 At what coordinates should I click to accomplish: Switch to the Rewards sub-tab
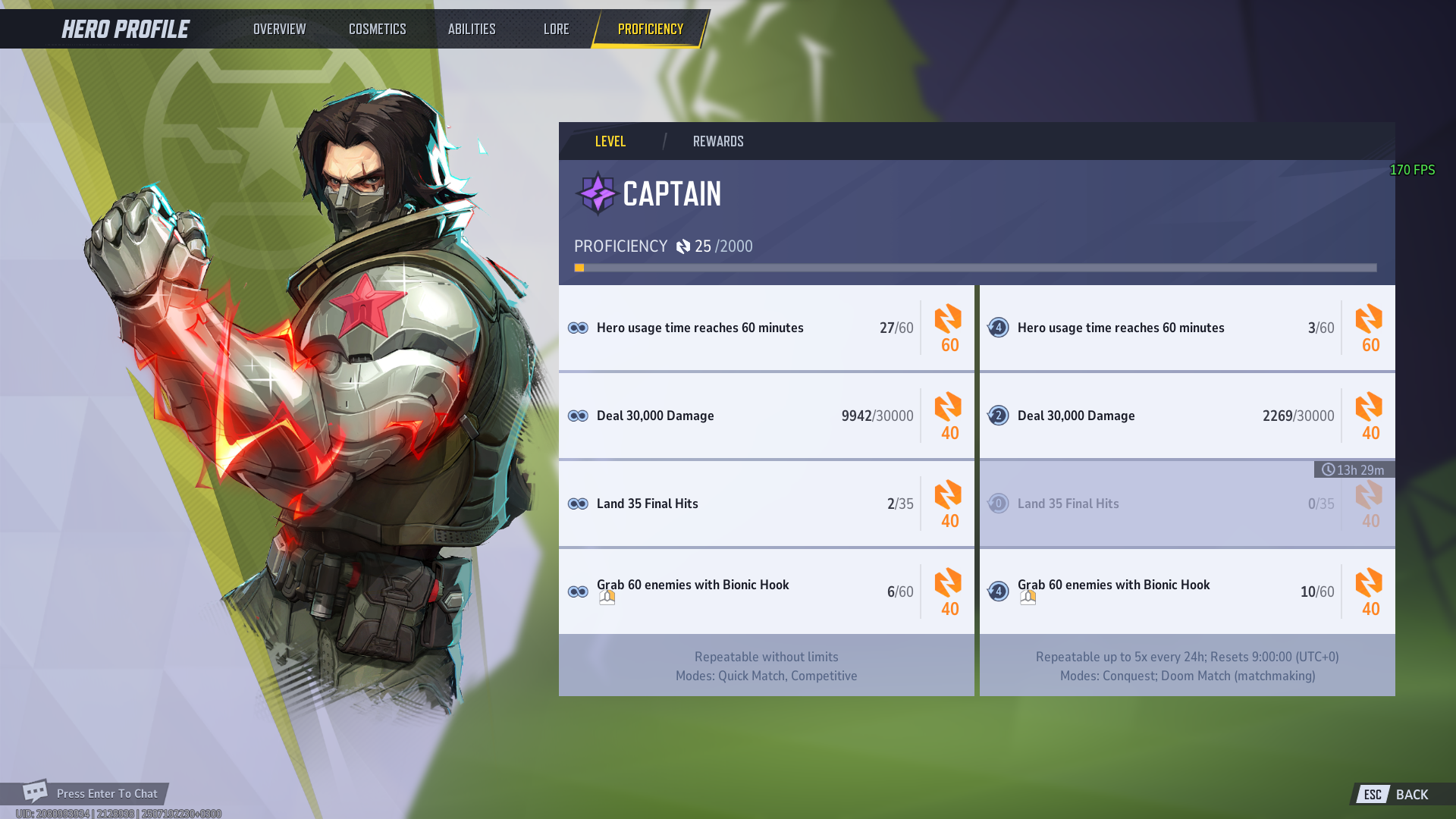point(717,141)
